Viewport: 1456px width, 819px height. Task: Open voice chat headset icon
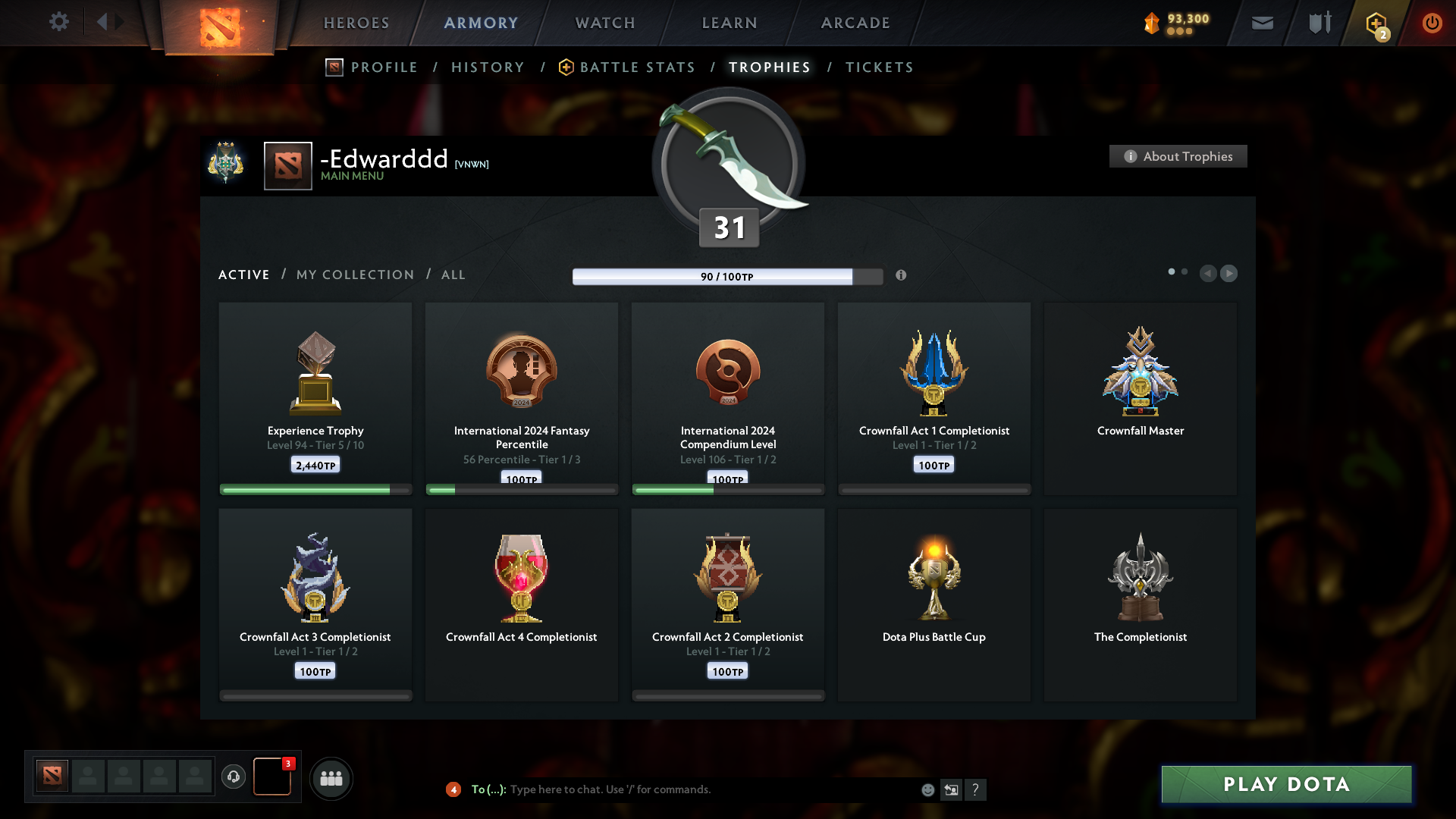click(x=234, y=778)
